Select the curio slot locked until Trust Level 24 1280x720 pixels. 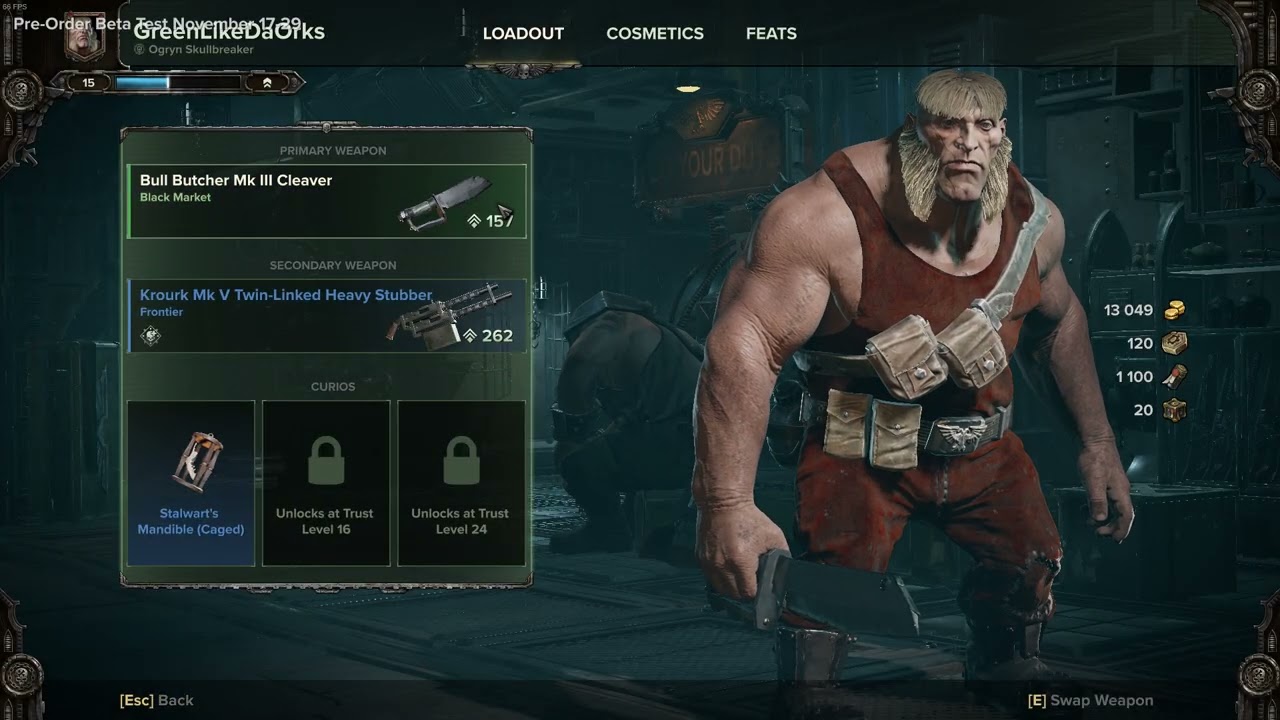point(461,483)
